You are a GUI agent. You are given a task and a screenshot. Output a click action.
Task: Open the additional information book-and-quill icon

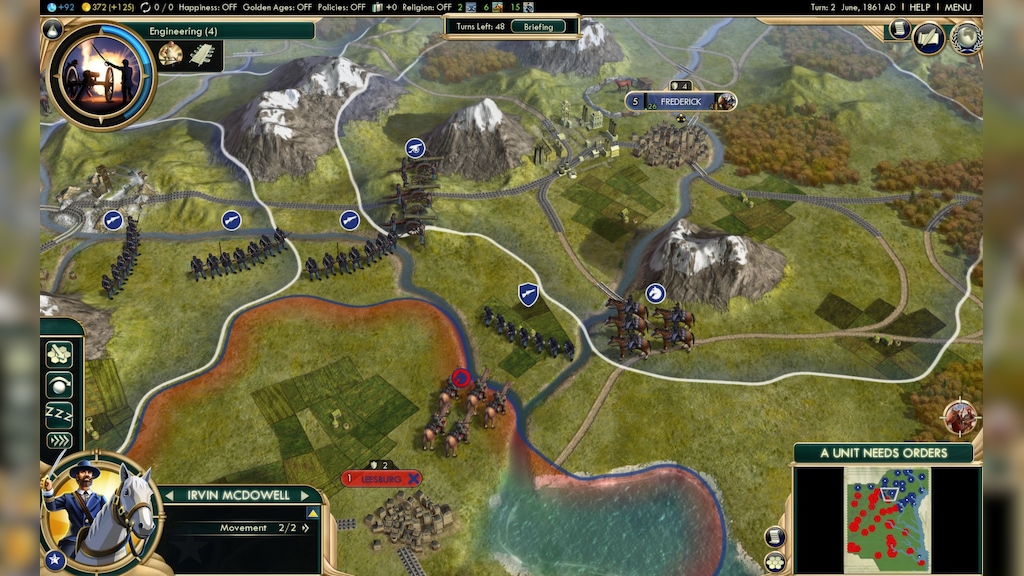click(929, 38)
